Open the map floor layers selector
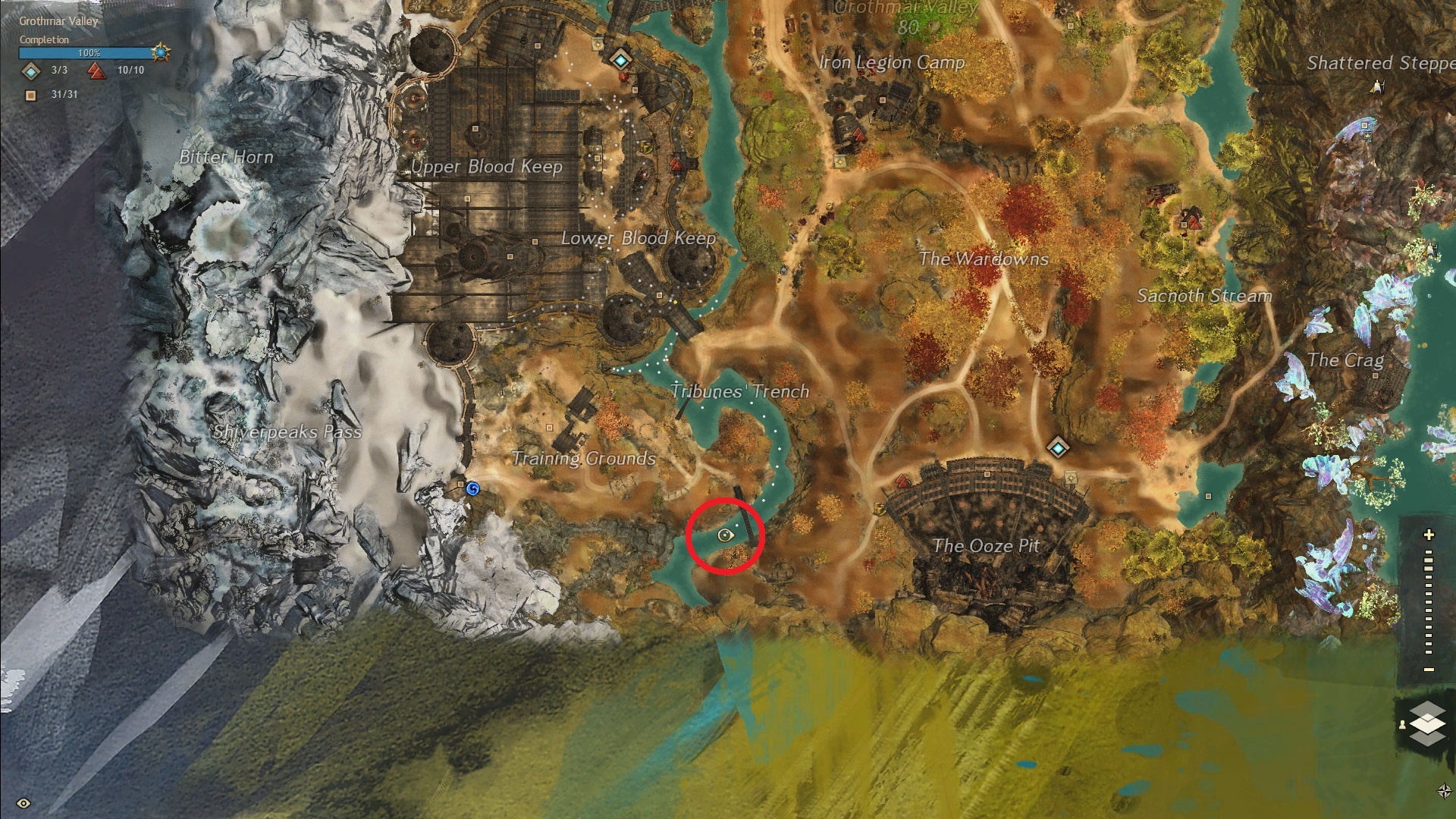This screenshot has width=1456, height=819. coord(1426,723)
